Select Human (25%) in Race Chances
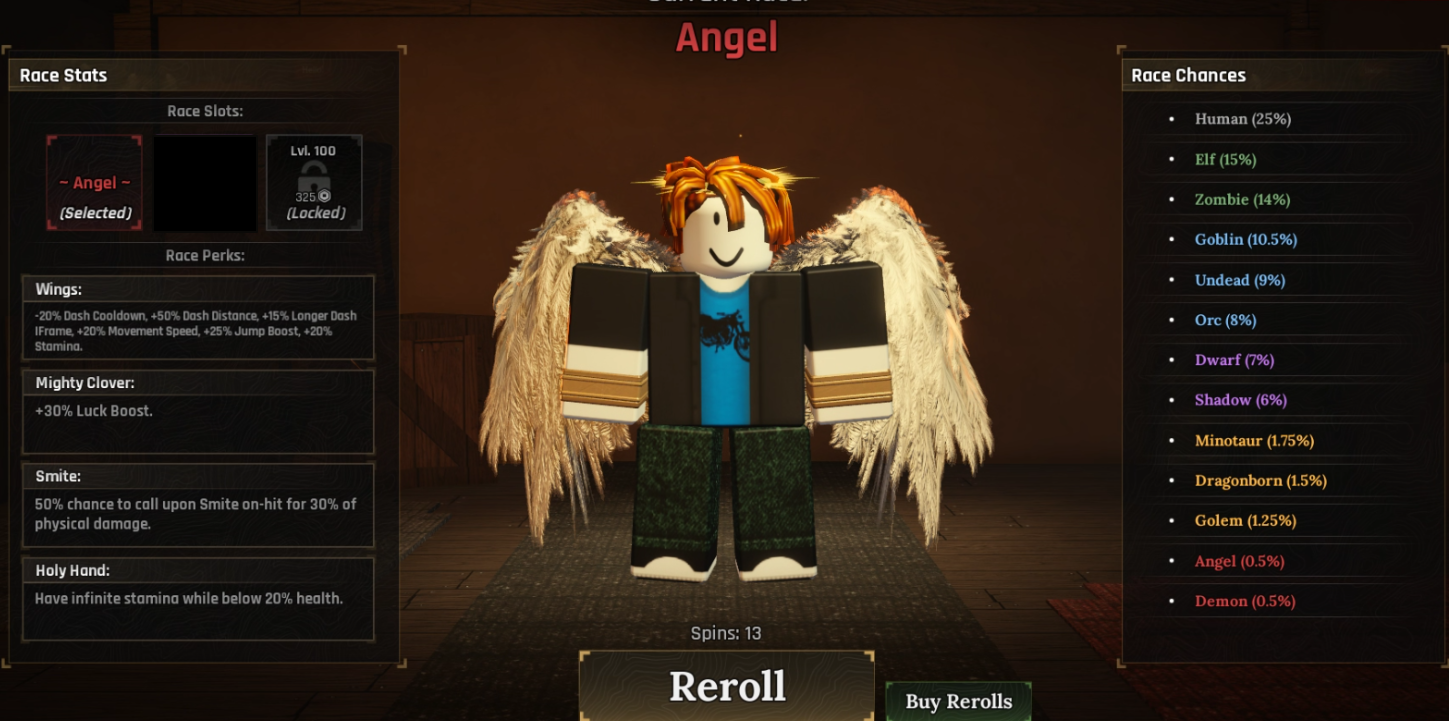The width and height of the screenshot is (1449, 721). pyautogui.click(x=1242, y=119)
